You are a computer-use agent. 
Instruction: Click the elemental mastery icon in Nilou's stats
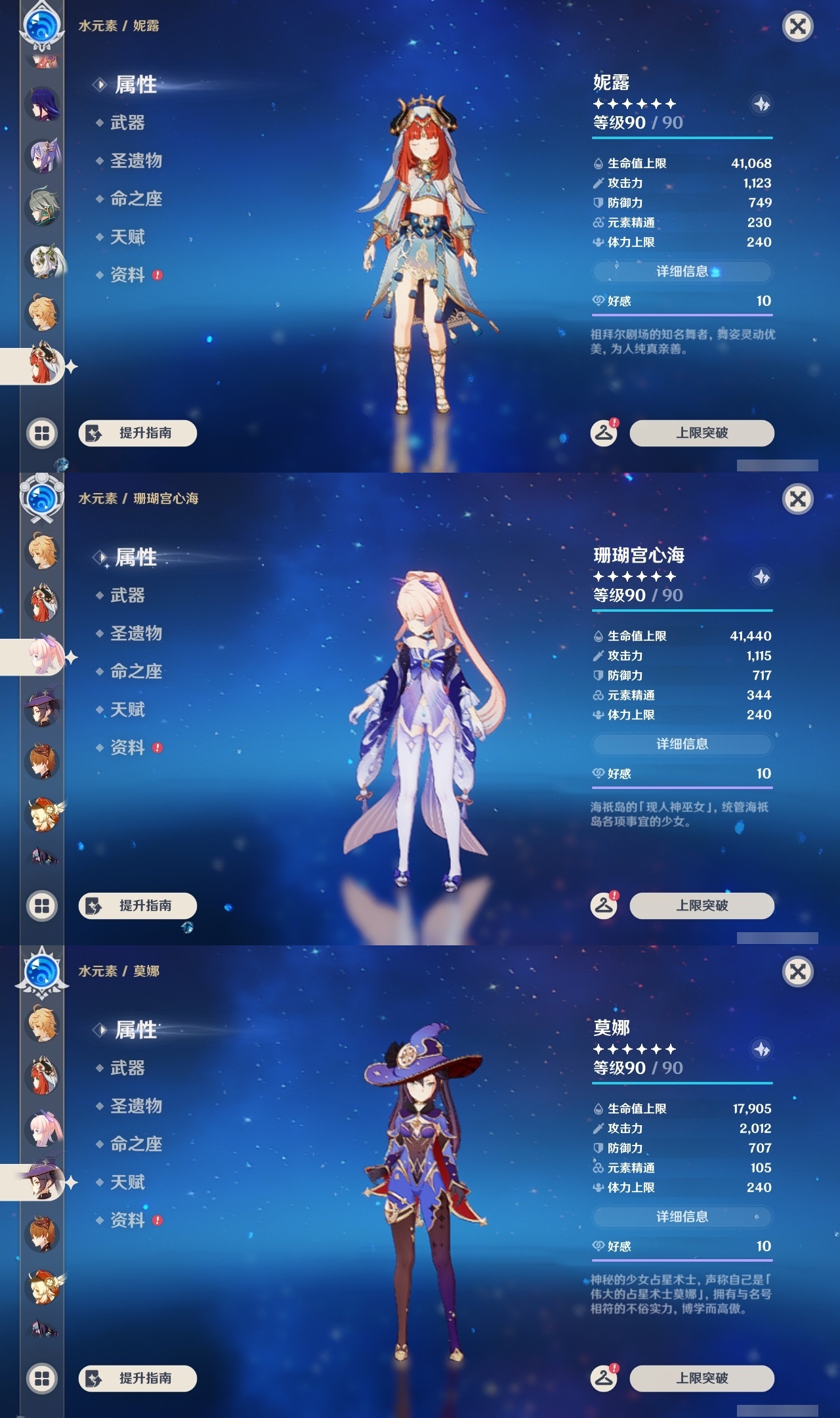click(598, 223)
